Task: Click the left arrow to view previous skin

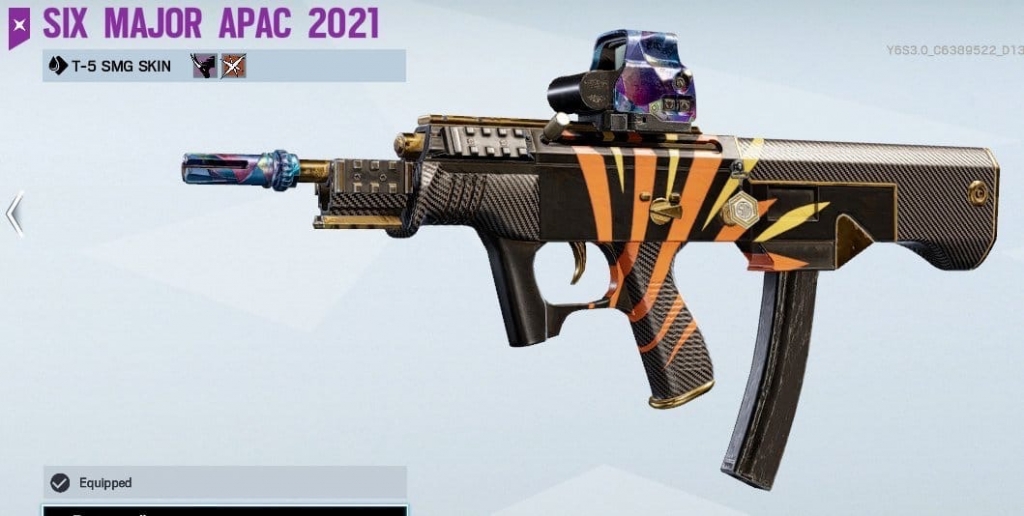Action: [x=14, y=213]
